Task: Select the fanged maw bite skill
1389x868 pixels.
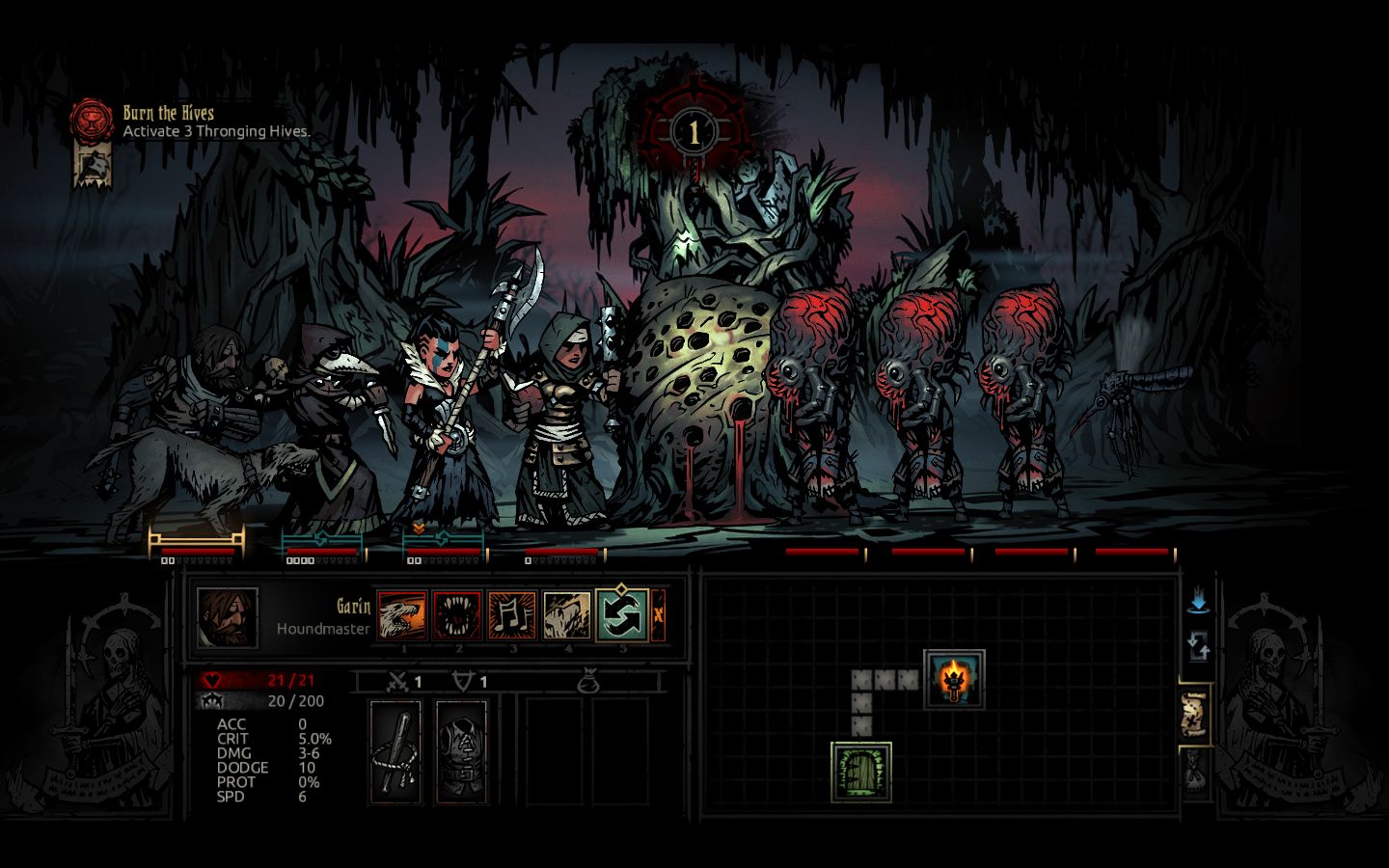Action: point(456,615)
